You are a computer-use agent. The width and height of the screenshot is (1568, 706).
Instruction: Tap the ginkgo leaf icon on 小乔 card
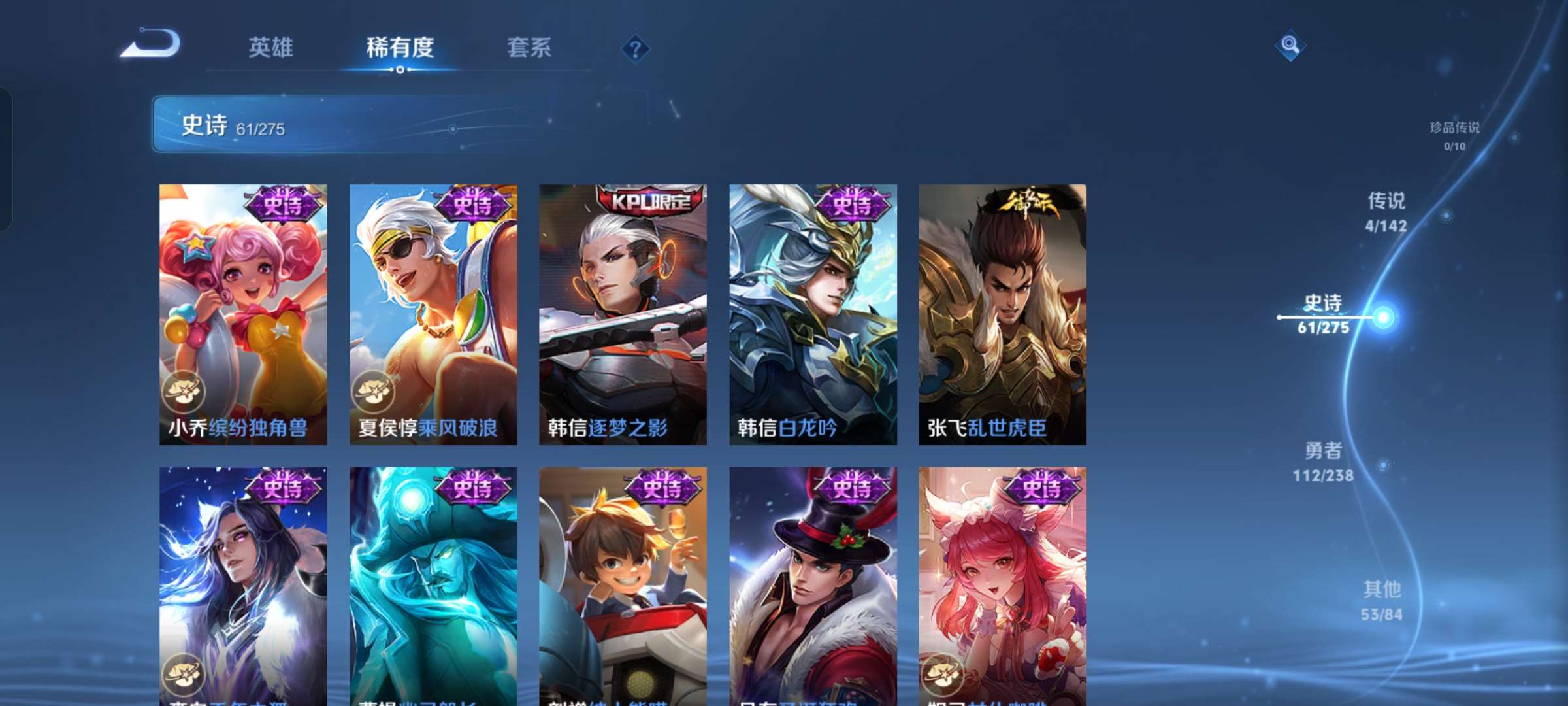(185, 392)
